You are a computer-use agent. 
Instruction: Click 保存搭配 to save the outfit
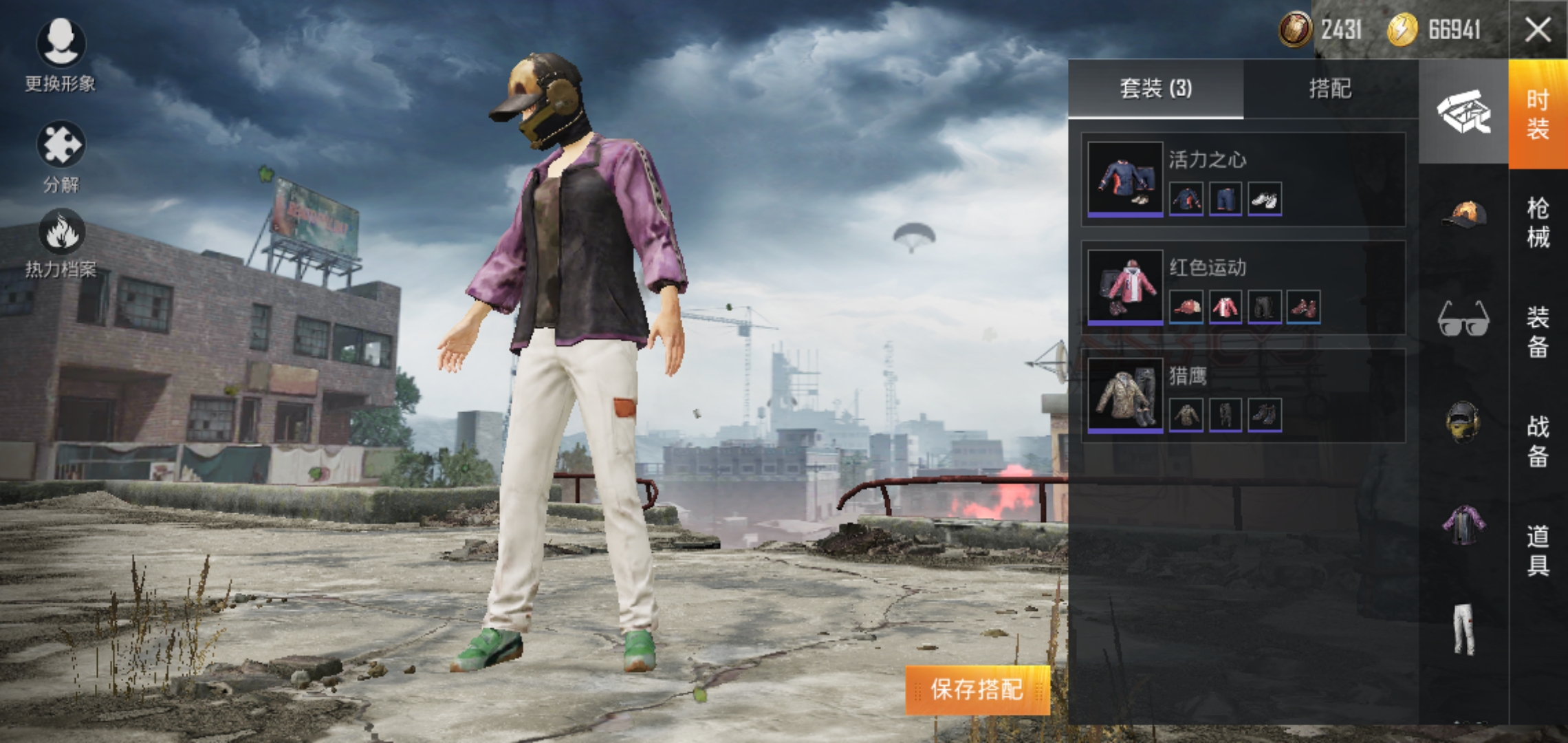(977, 689)
